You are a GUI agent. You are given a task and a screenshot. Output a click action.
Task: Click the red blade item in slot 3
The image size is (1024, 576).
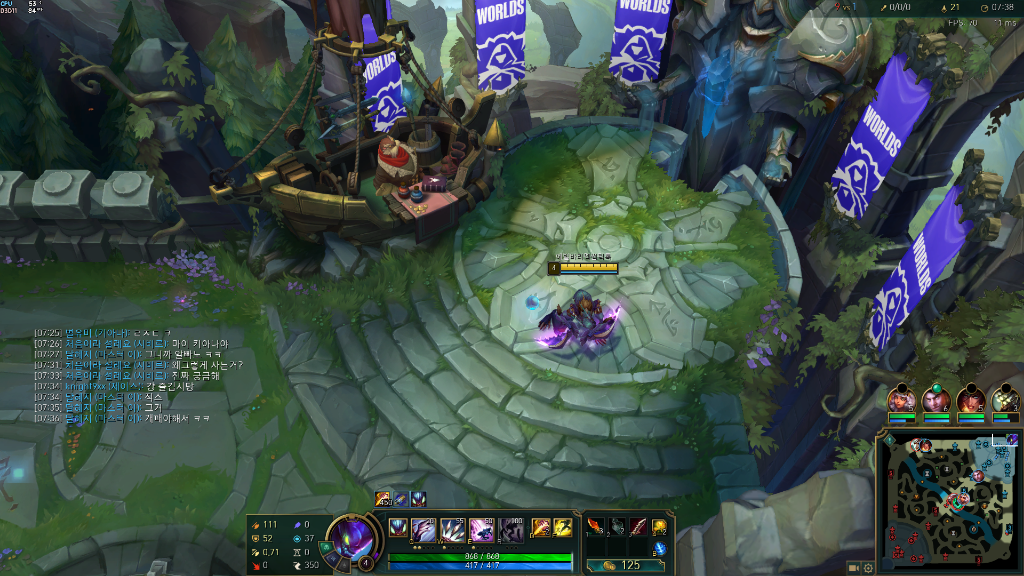pyautogui.click(x=638, y=526)
